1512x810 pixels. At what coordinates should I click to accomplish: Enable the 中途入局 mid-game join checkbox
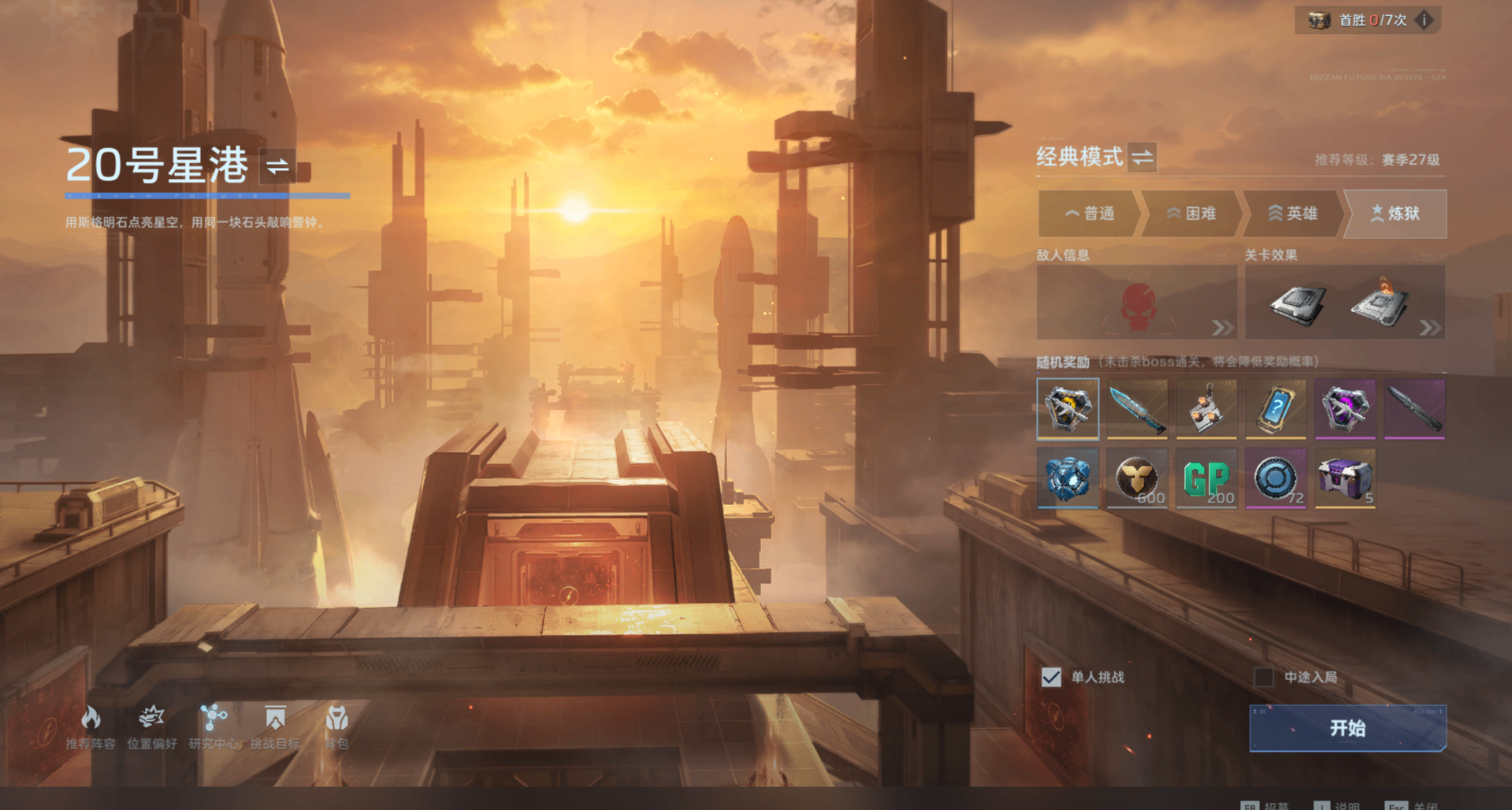coord(1264,677)
